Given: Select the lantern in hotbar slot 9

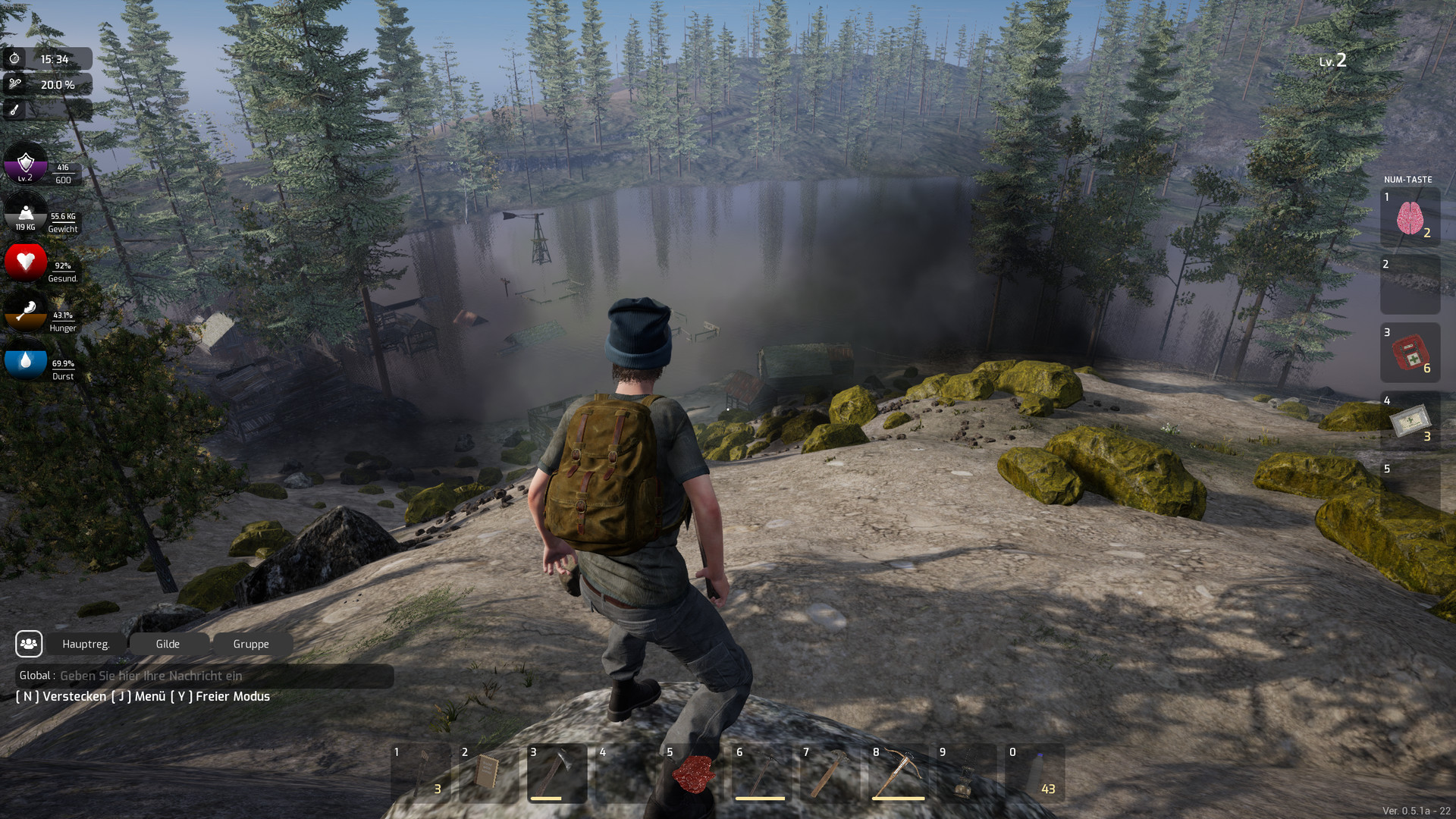Looking at the screenshot, I should coord(969,774).
